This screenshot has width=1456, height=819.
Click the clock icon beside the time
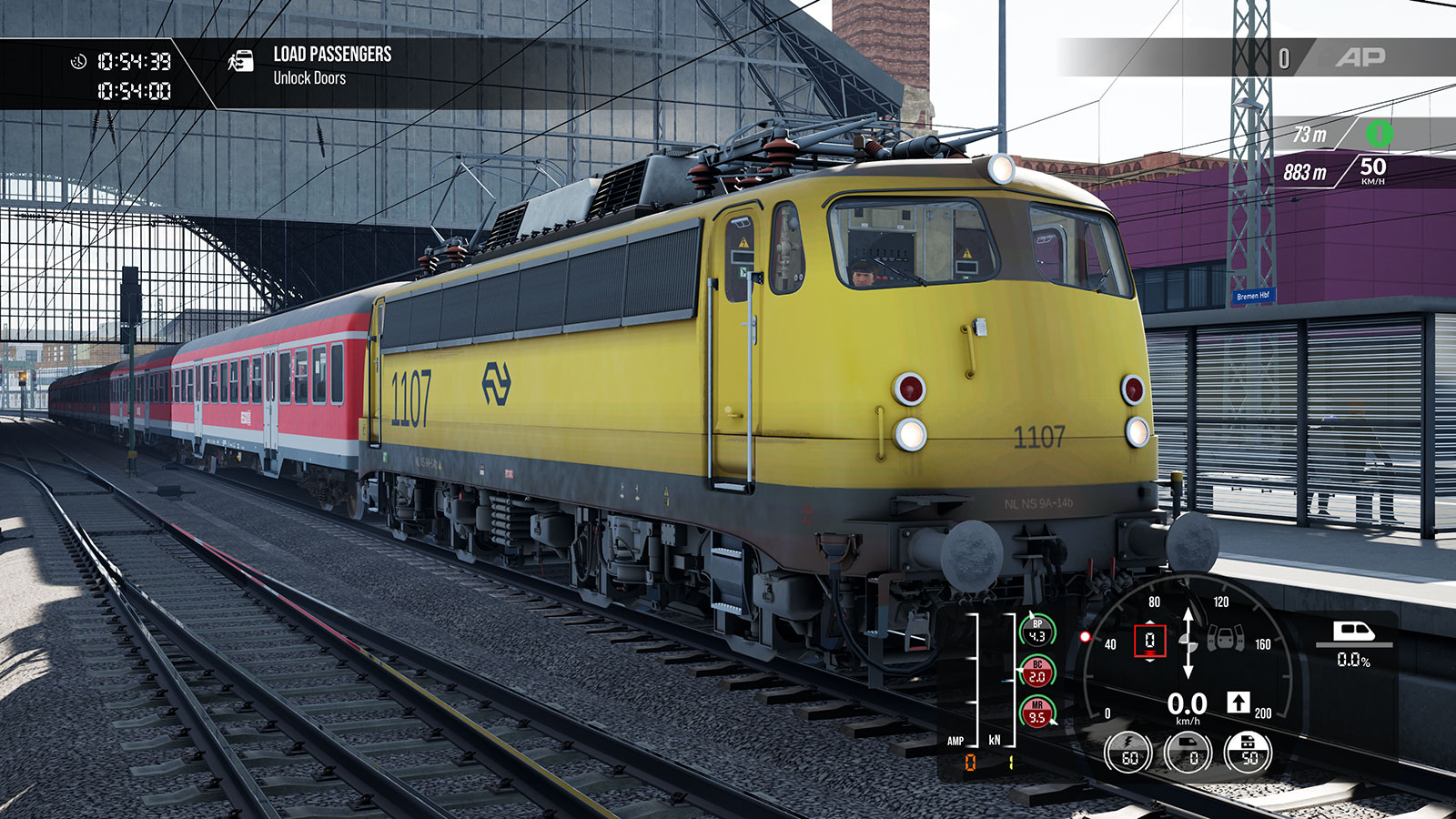coord(79,61)
